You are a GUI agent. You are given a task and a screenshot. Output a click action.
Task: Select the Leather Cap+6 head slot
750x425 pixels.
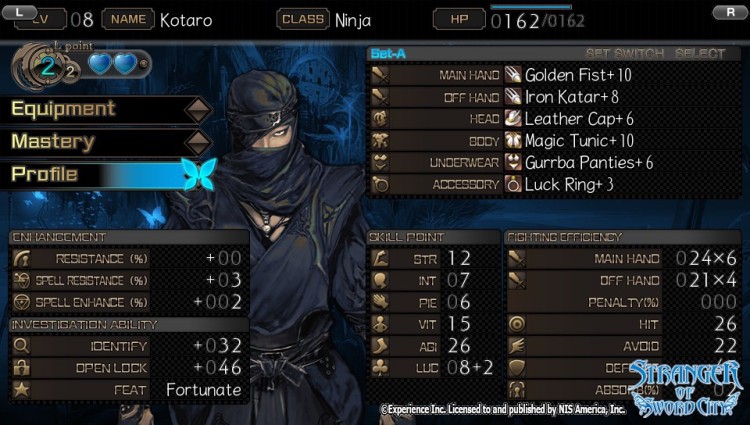(x=579, y=119)
